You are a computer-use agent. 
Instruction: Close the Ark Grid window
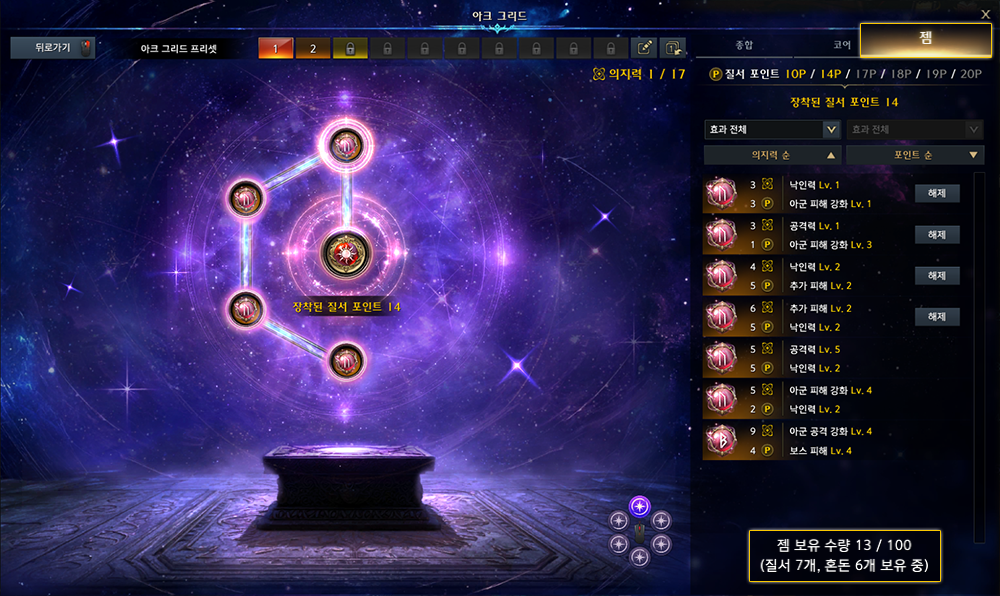point(985,14)
